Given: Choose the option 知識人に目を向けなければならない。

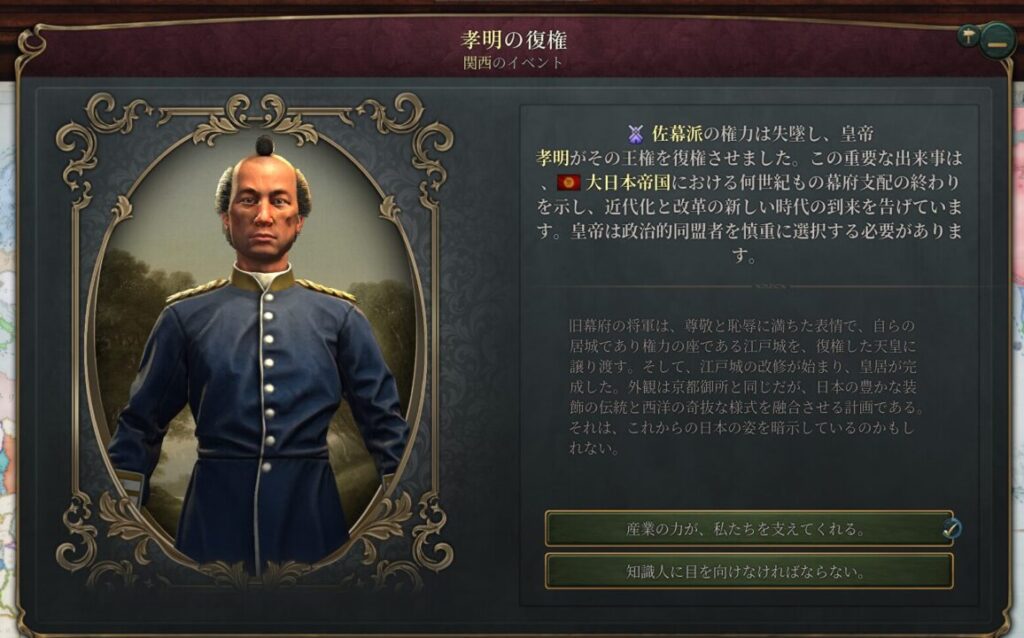Looking at the screenshot, I should [748, 572].
